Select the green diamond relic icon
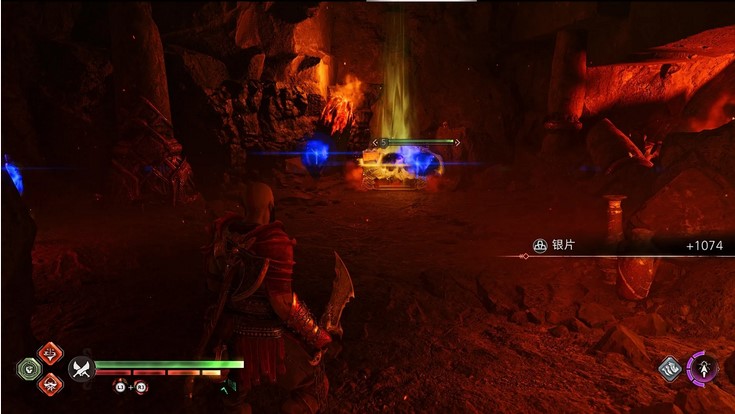This screenshot has width=735, height=414. tap(28, 368)
